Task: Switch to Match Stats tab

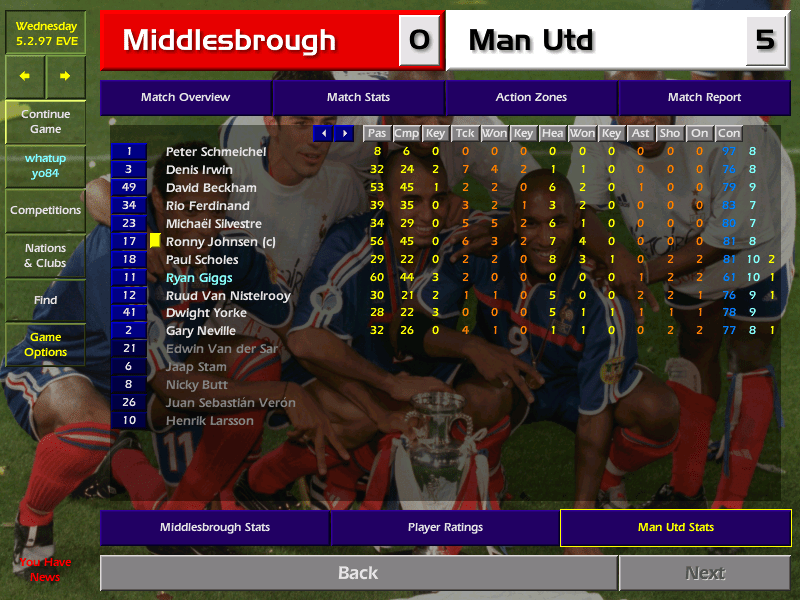Action: coord(358,97)
